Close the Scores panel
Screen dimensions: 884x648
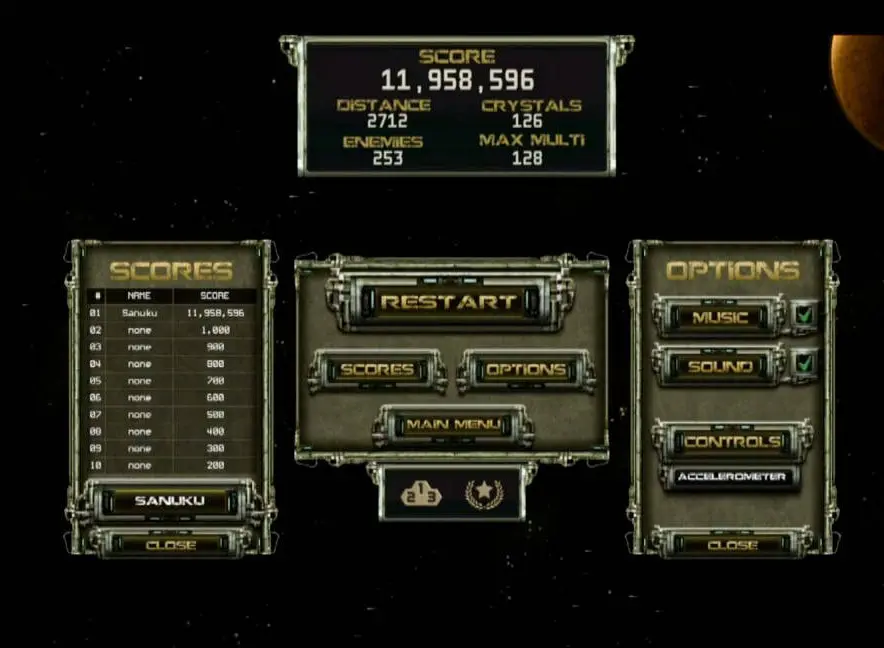170,545
